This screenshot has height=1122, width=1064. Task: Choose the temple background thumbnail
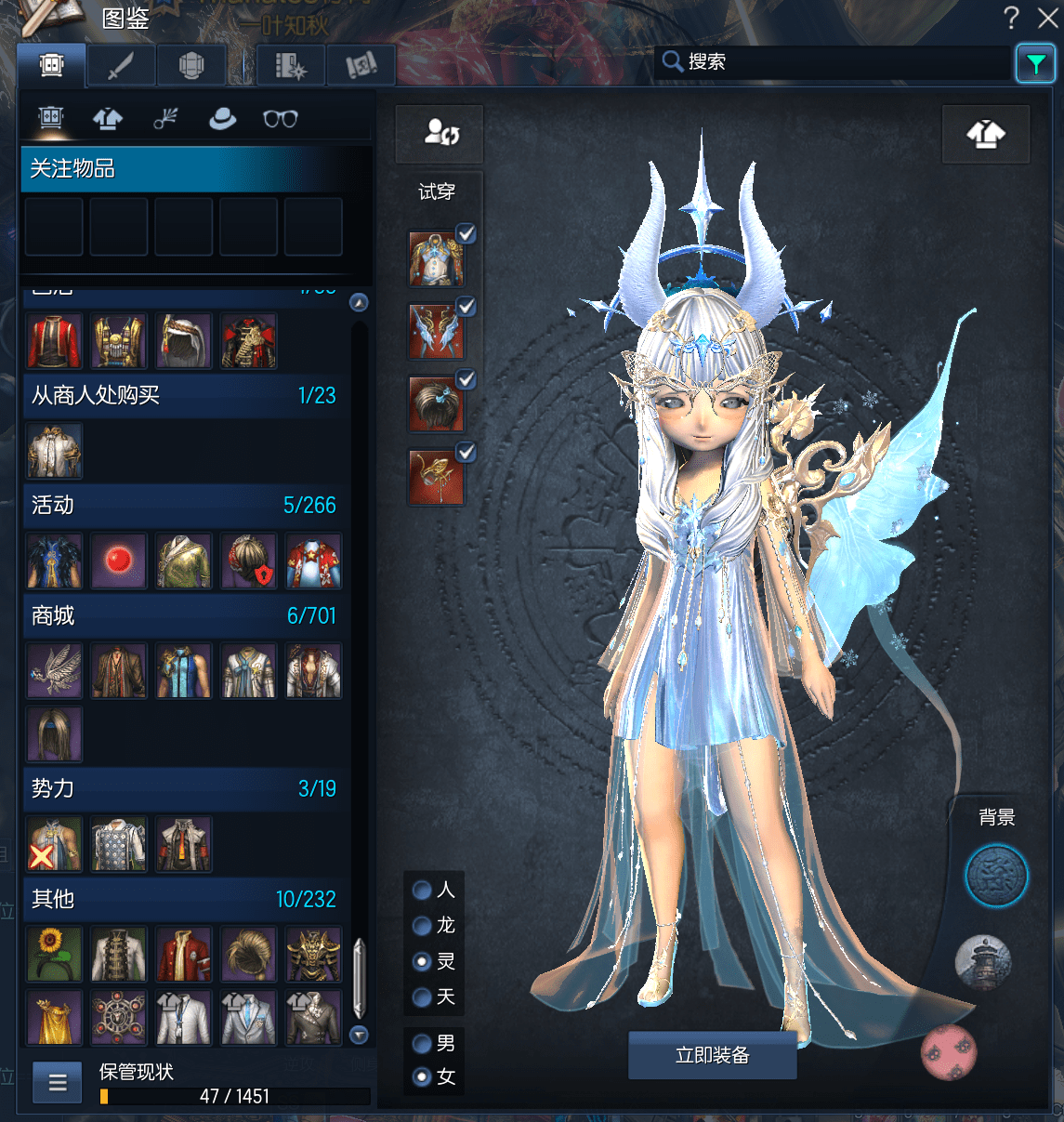point(982,962)
